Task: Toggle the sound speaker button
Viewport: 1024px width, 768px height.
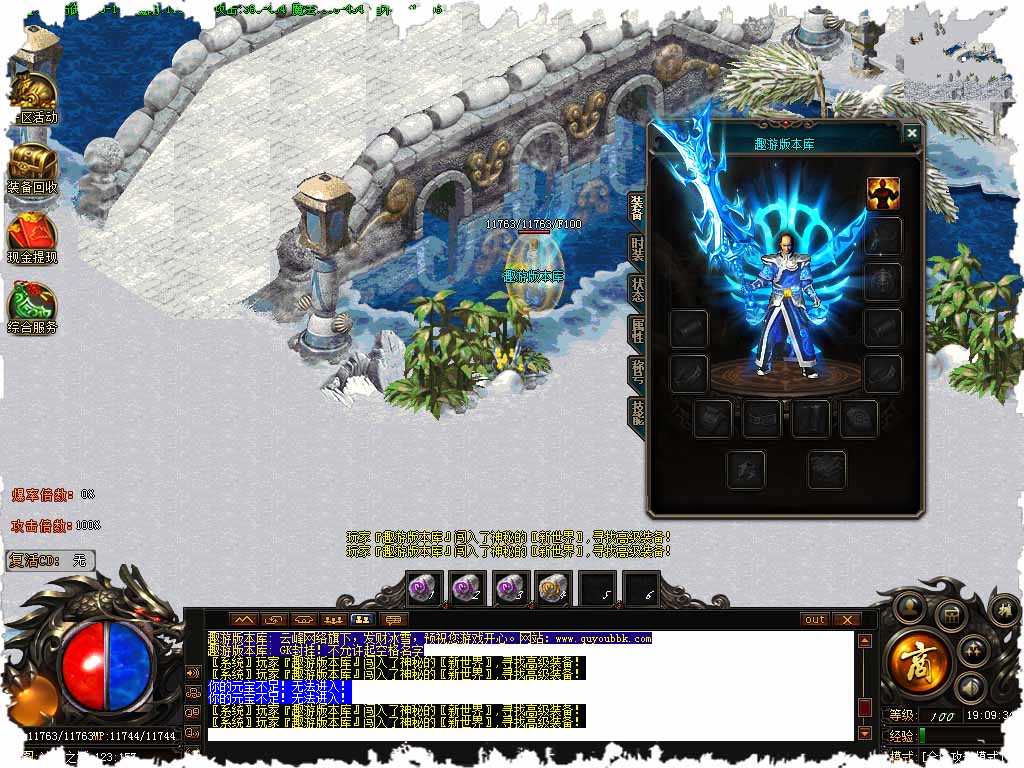Action: 968,687
